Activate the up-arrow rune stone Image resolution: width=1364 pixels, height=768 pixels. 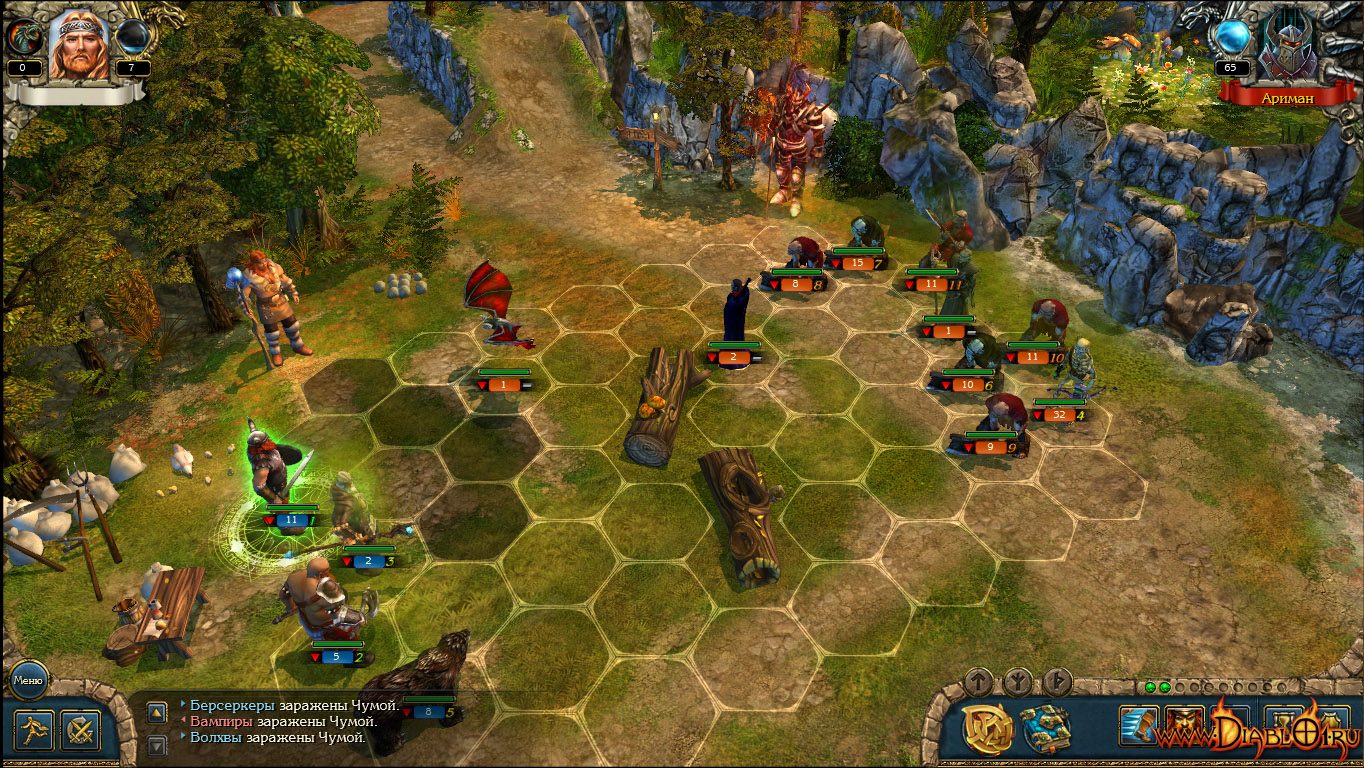coord(979,682)
